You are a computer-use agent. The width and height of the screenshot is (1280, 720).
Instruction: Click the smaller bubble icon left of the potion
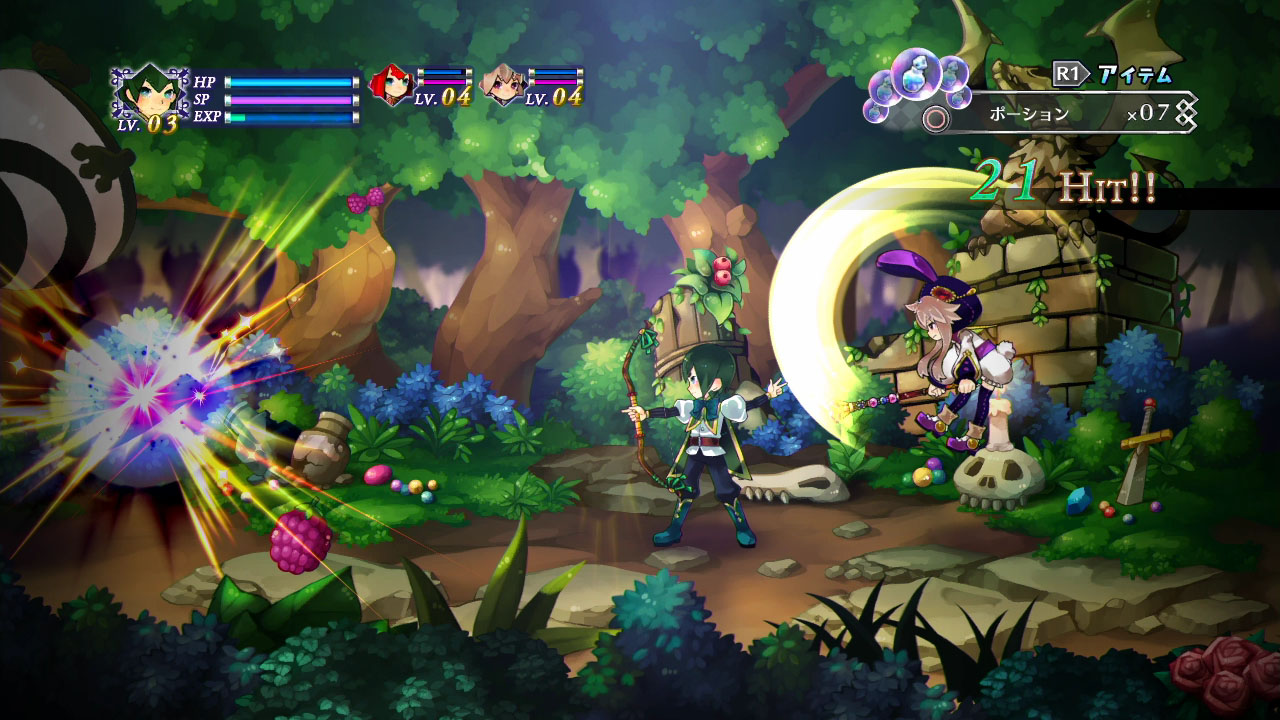(x=882, y=88)
